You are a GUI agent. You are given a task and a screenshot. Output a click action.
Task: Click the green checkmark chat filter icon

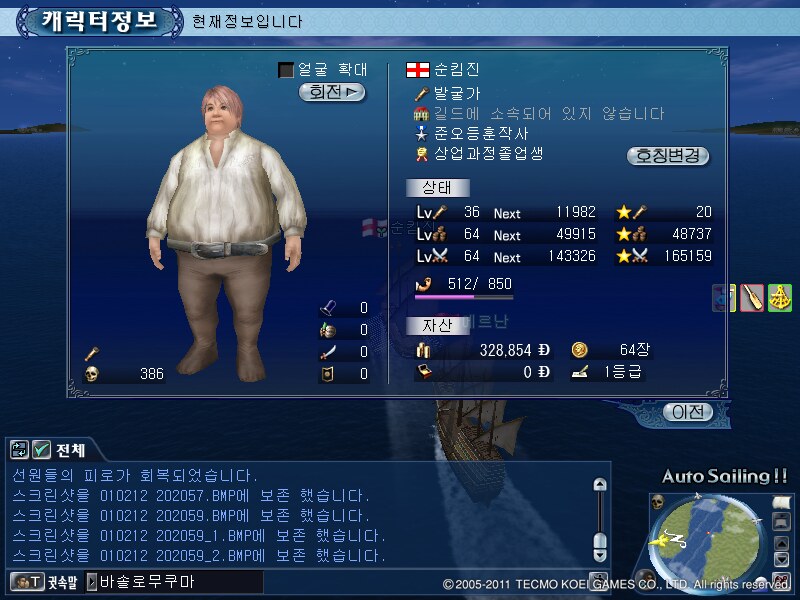(41, 450)
